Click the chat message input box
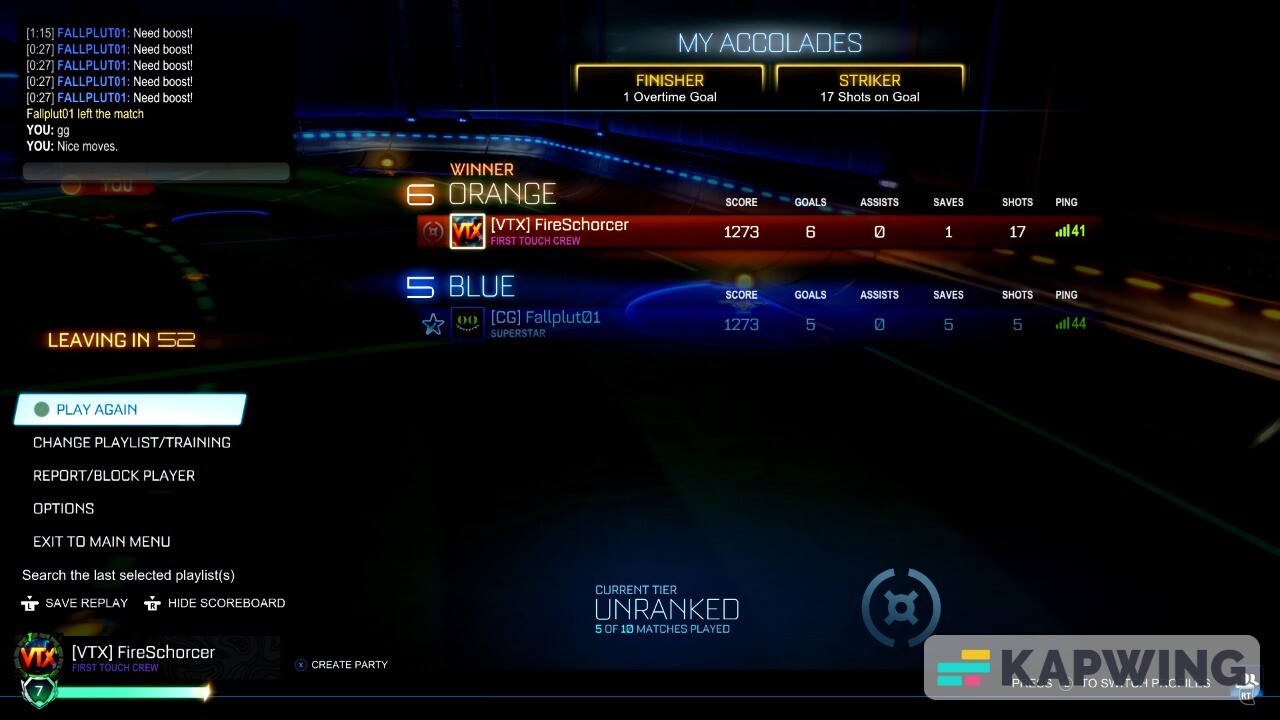The width and height of the screenshot is (1280, 720). pos(155,171)
